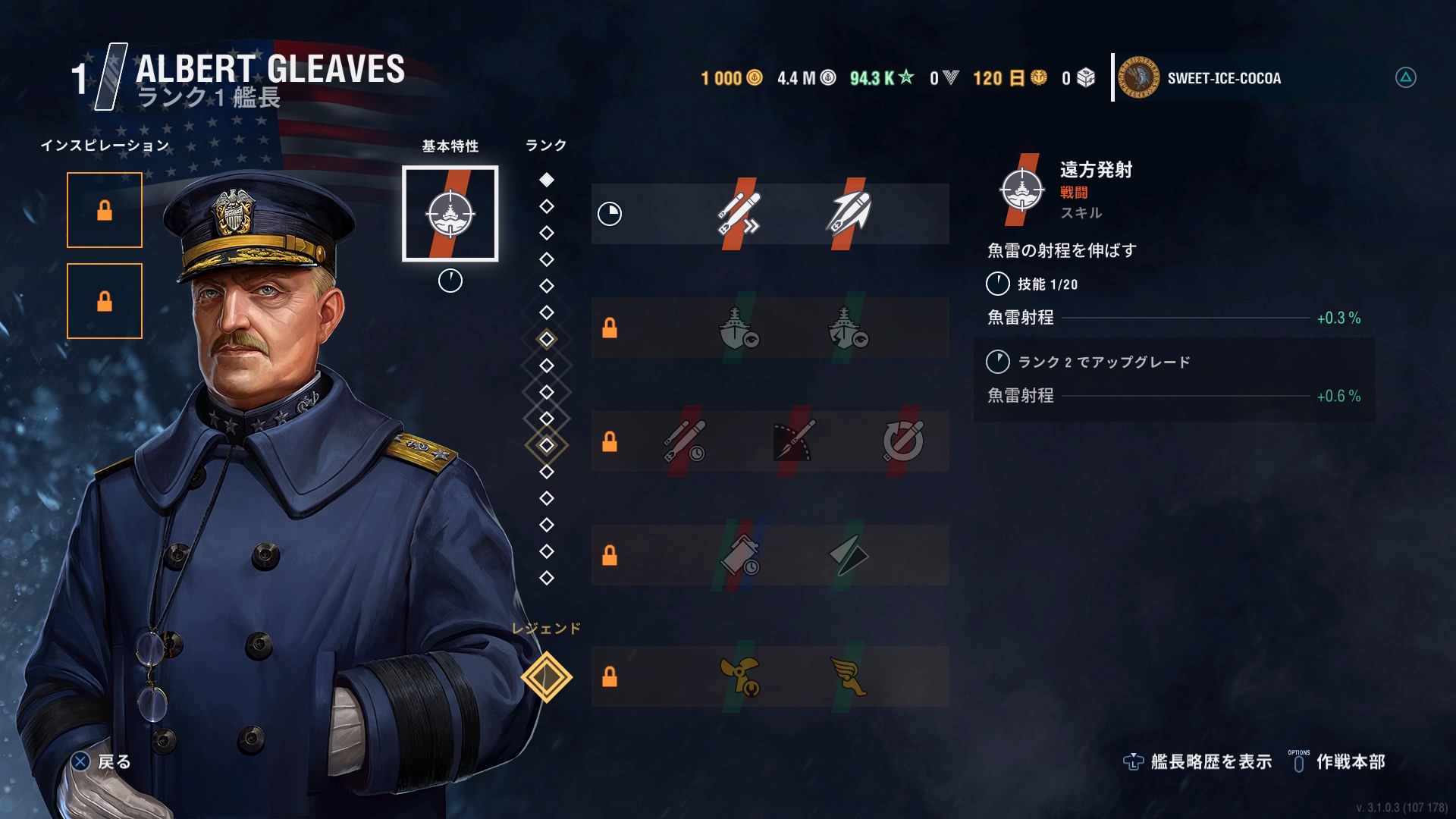Click the gold Legend diamond marker
Viewport: 1456px width, 819px height.
pos(547,676)
